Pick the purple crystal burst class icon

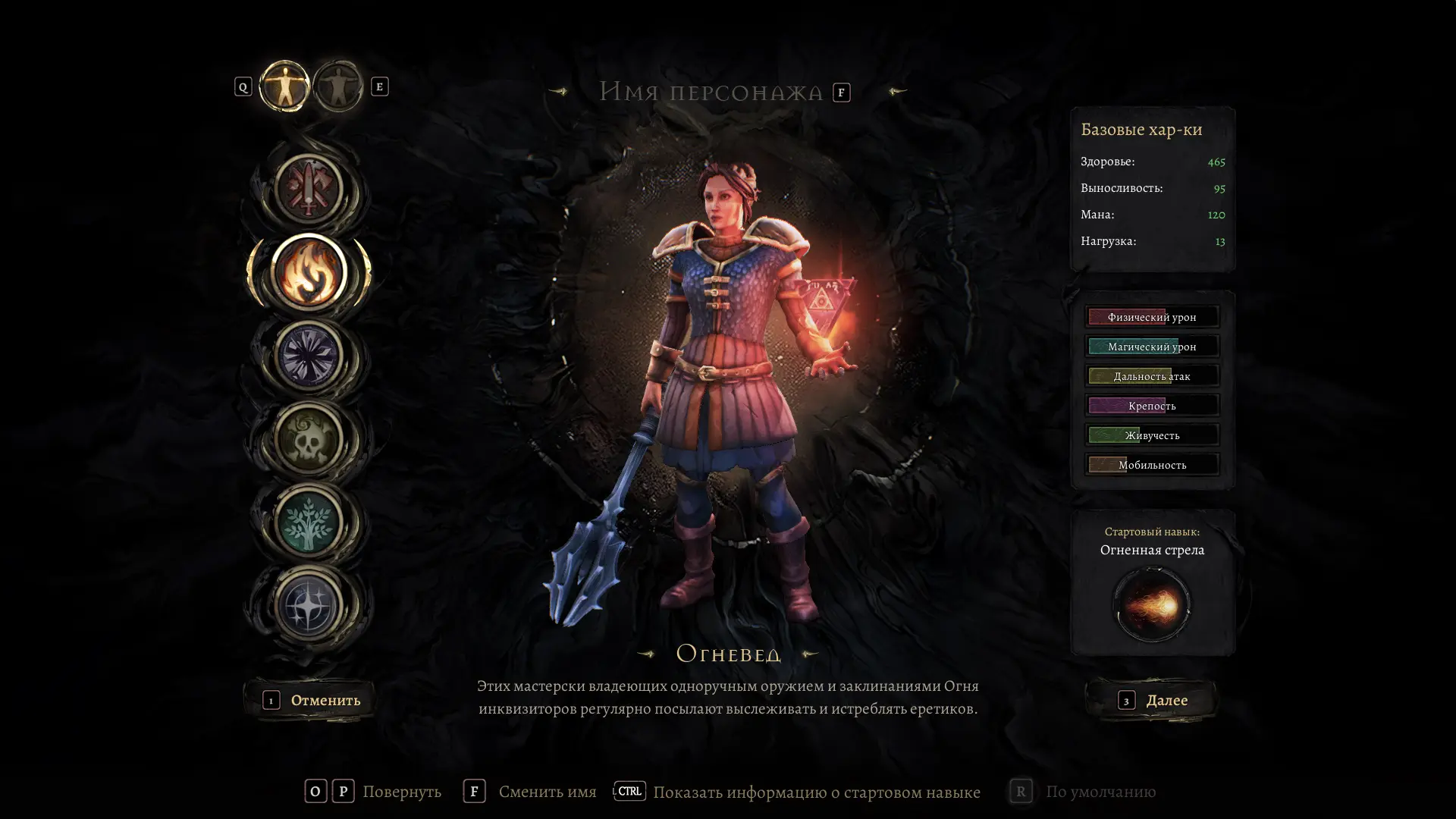(309, 355)
